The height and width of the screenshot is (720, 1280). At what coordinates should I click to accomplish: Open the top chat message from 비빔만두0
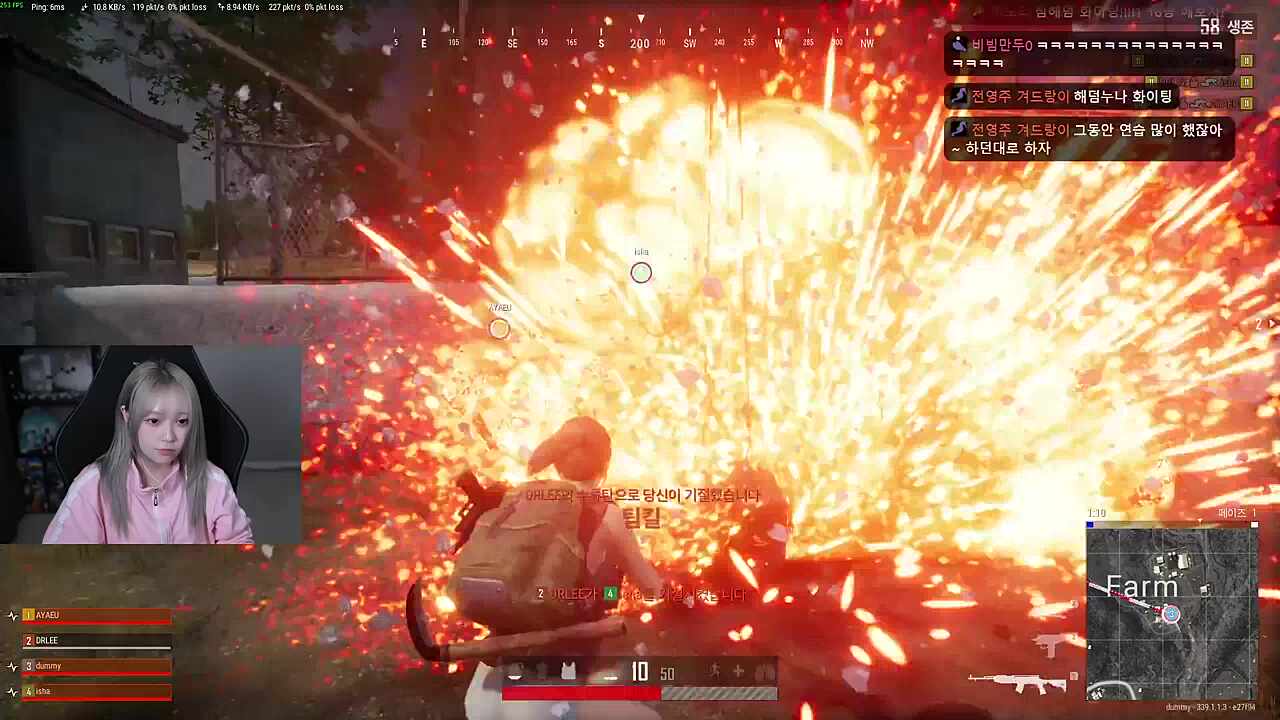click(1088, 54)
